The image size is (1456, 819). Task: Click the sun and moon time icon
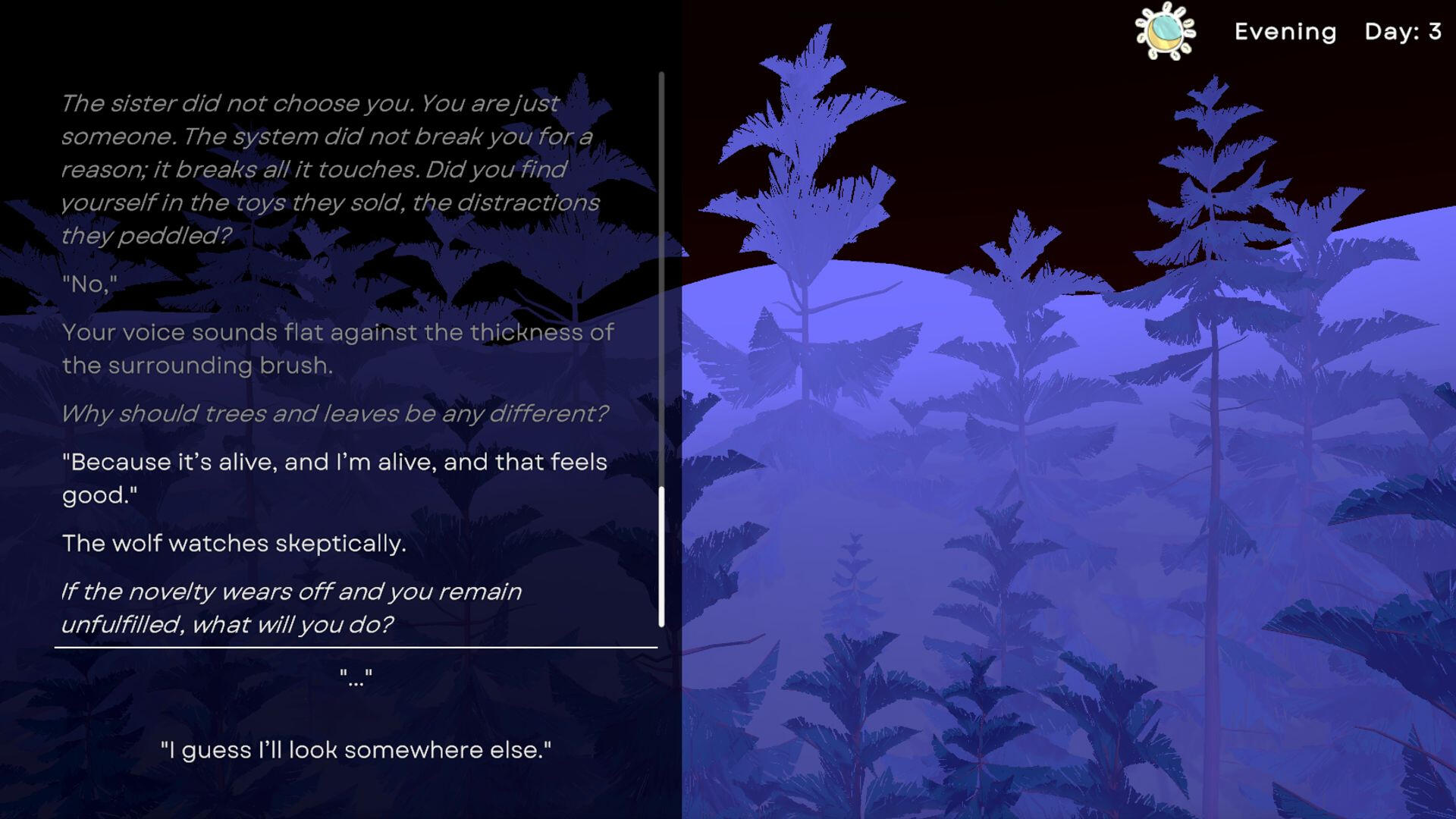[1165, 31]
